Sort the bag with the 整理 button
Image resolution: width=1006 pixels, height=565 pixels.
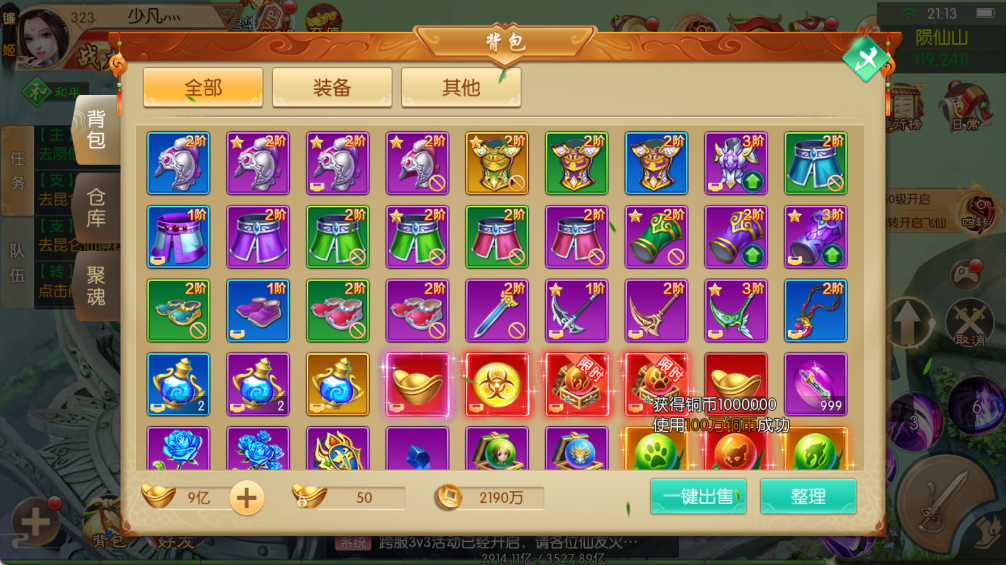[x=808, y=497]
